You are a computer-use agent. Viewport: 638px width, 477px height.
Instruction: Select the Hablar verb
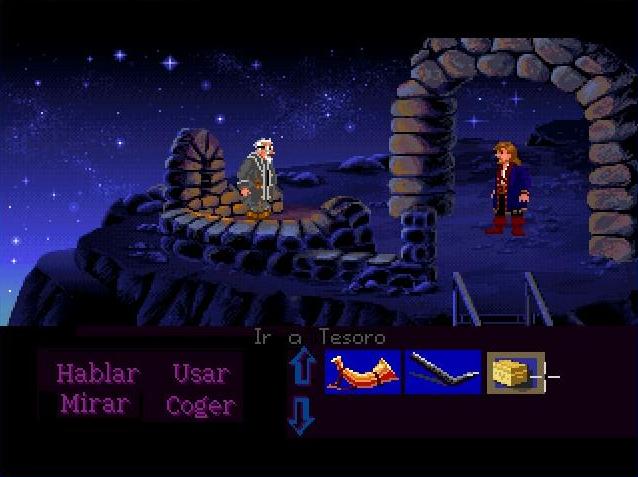[x=96, y=374]
